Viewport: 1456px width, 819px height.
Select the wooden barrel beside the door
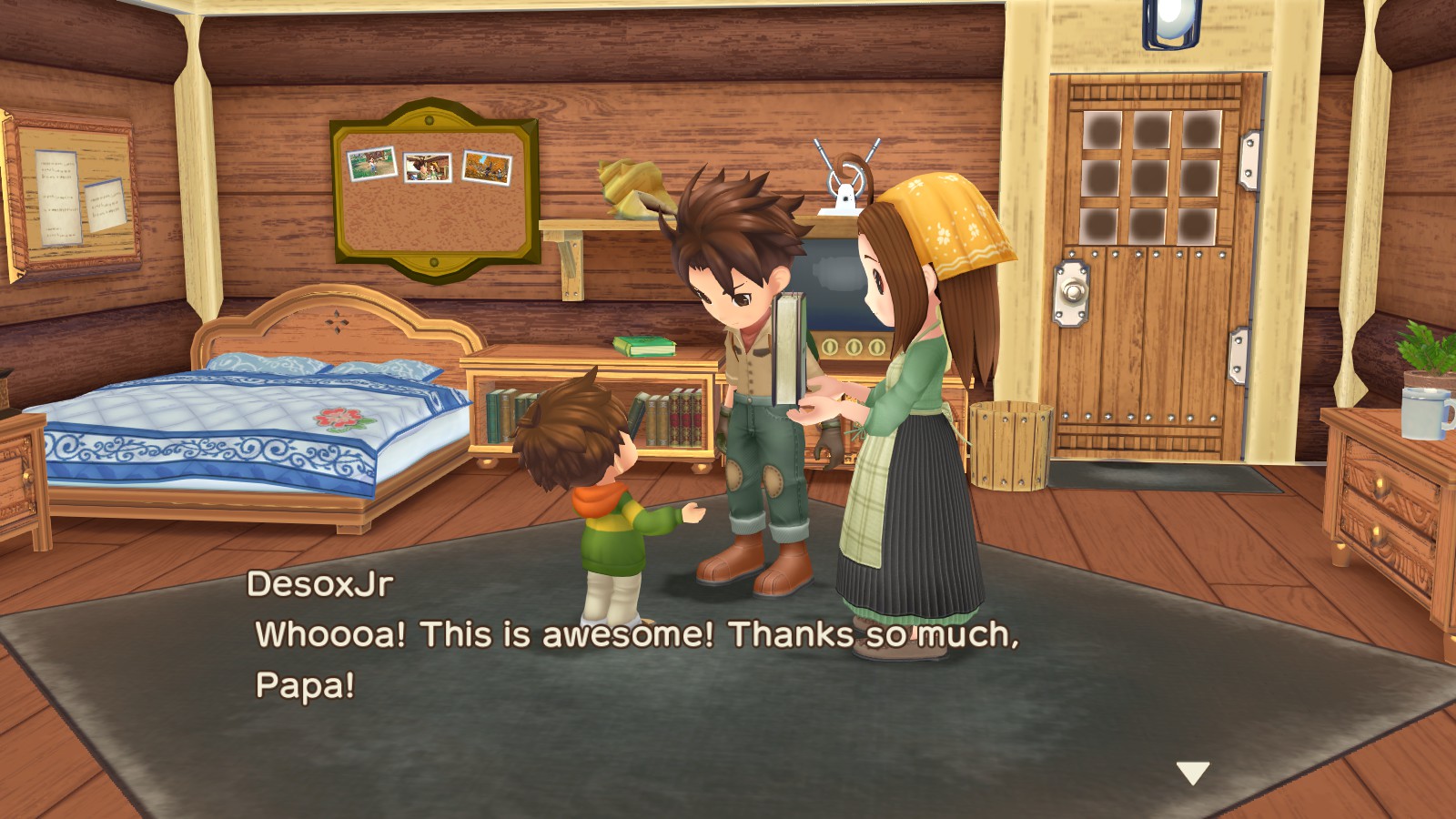click(x=1010, y=446)
